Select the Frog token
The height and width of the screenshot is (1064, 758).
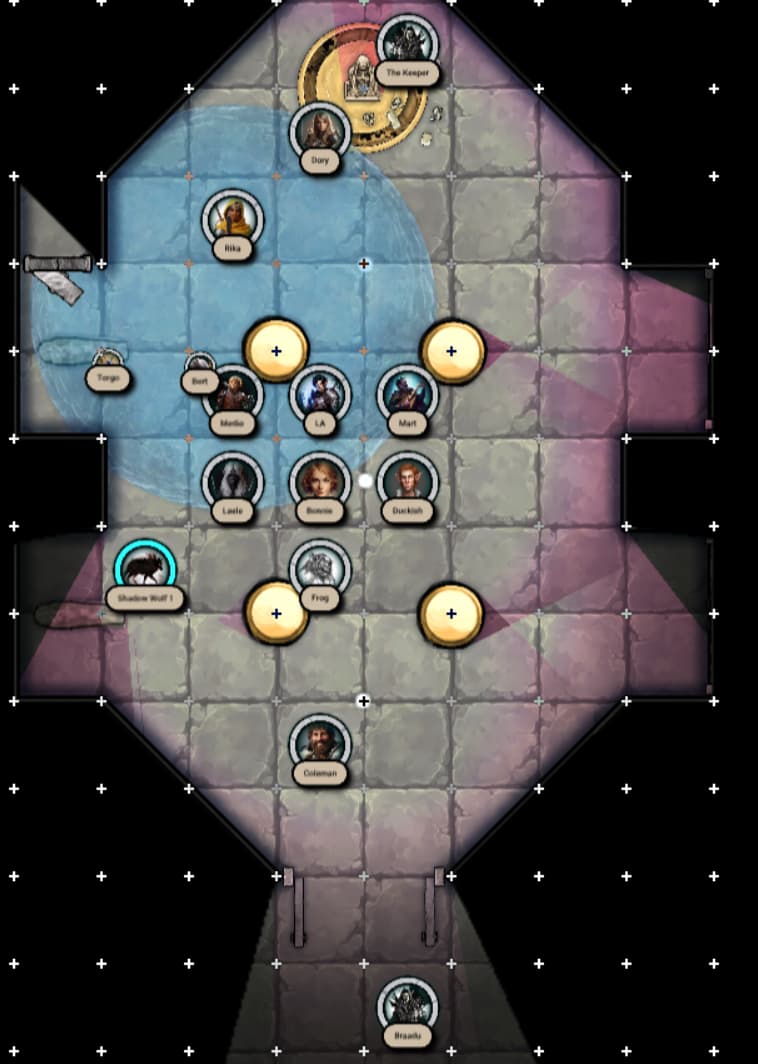pyautogui.click(x=320, y=568)
